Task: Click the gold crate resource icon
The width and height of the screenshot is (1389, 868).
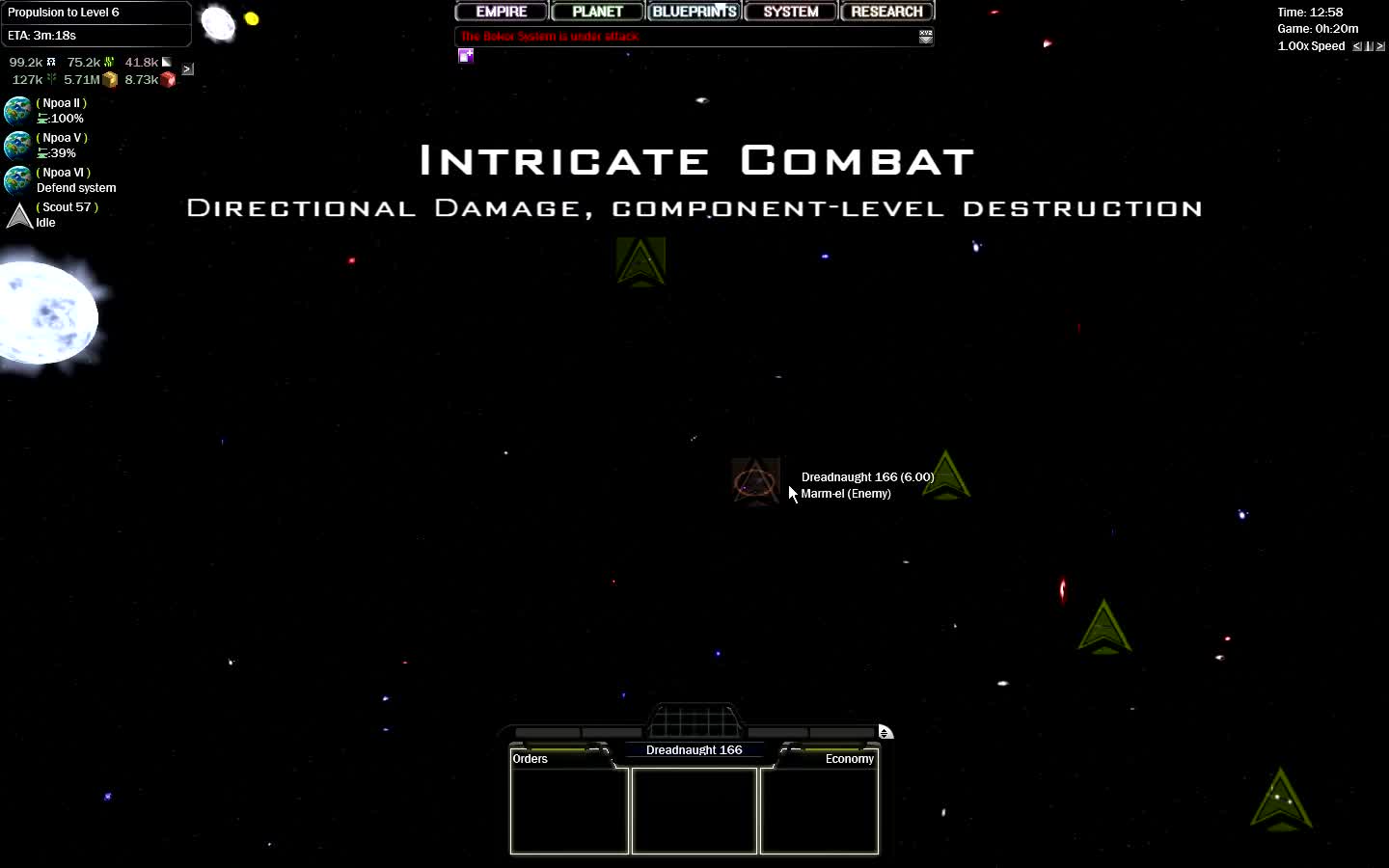Action: pyautogui.click(x=110, y=79)
